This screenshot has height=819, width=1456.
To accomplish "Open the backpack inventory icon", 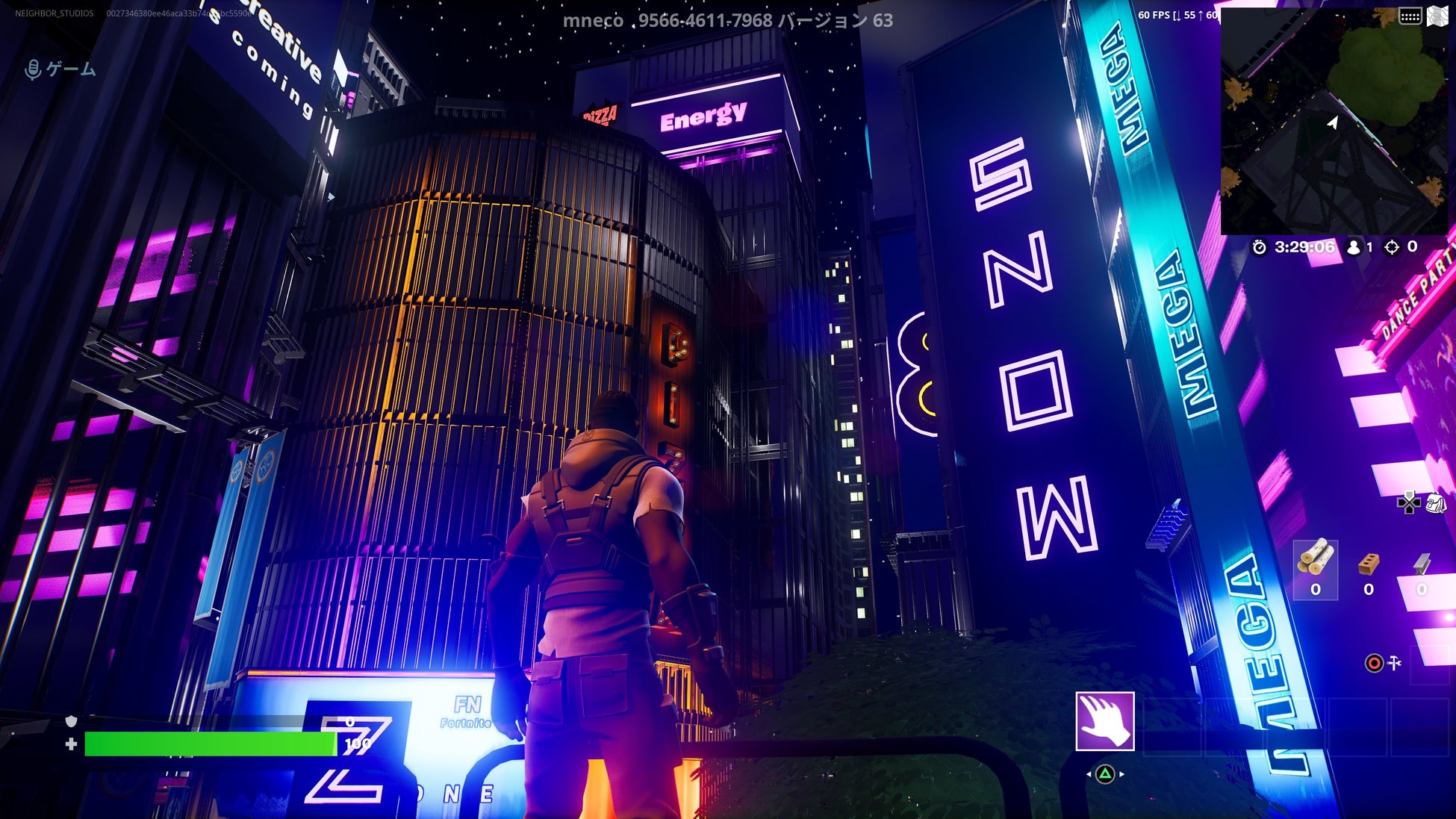I will pyautogui.click(x=1436, y=504).
